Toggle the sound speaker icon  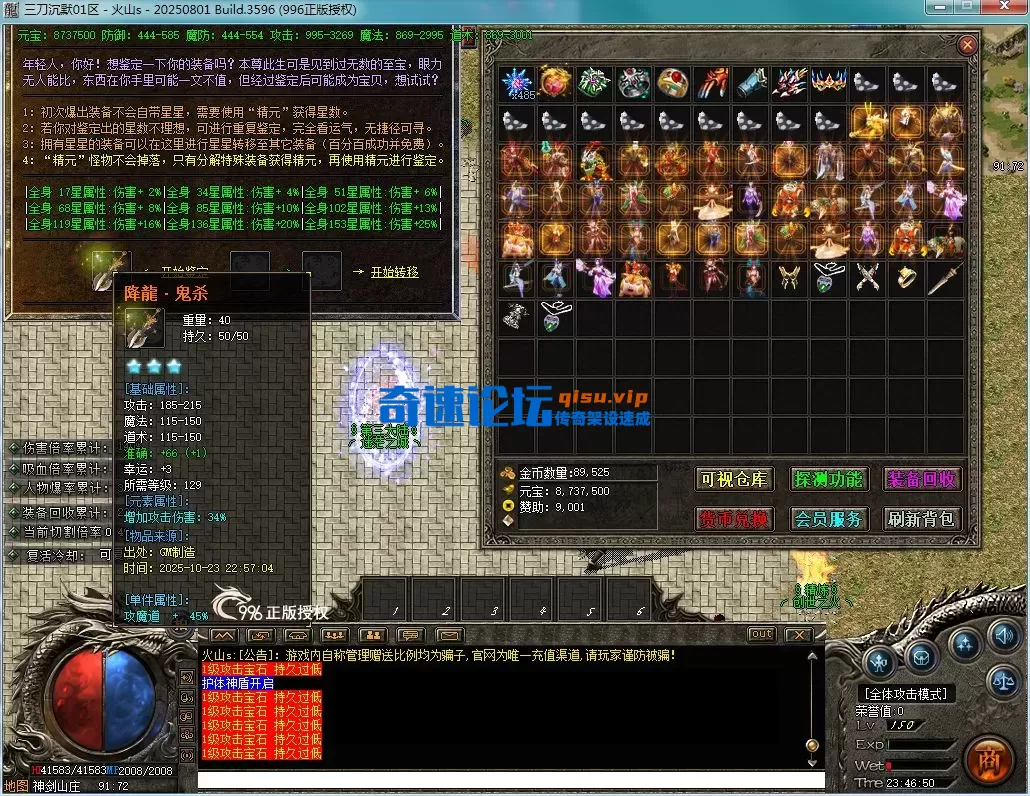1002,634
